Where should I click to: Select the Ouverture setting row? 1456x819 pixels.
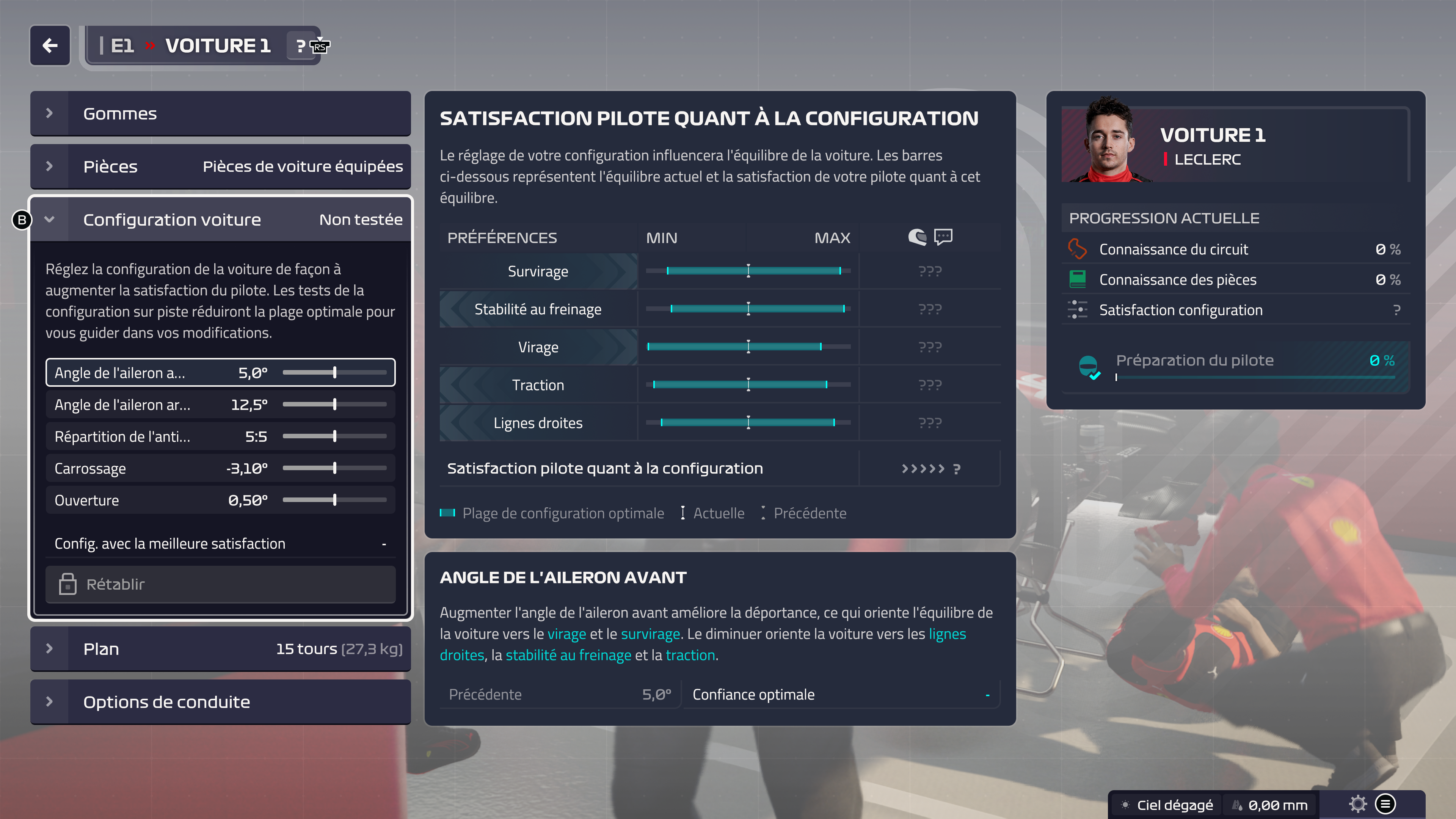coord(220,500)
